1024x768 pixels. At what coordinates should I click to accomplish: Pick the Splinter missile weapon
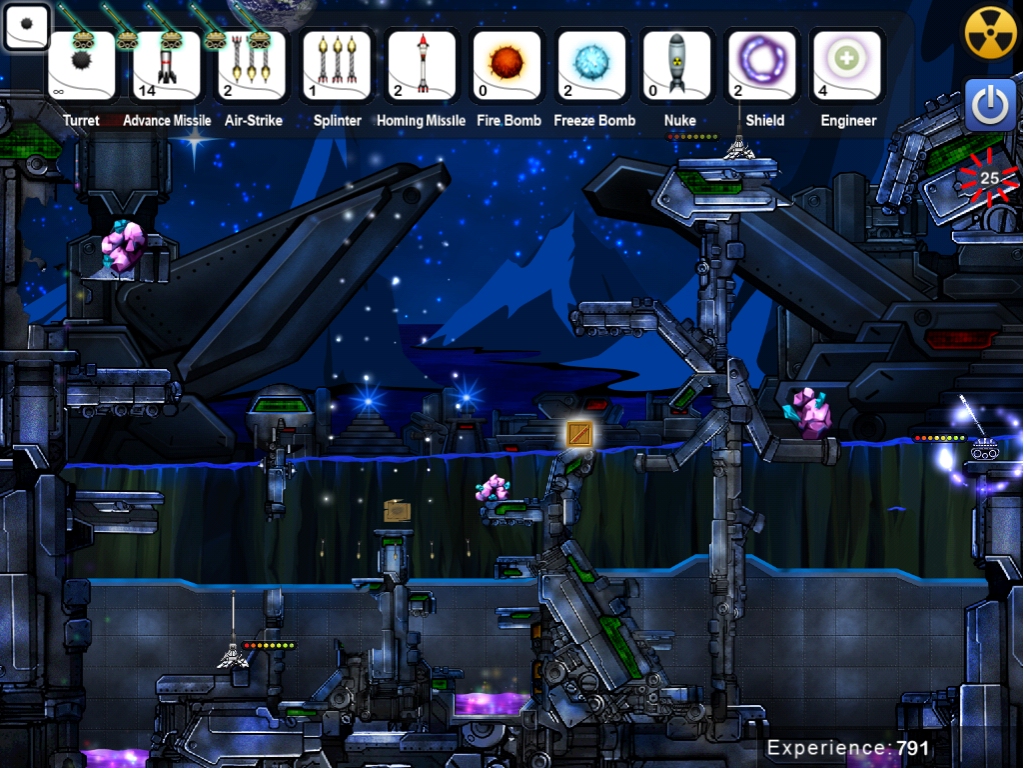coord(337,66)
